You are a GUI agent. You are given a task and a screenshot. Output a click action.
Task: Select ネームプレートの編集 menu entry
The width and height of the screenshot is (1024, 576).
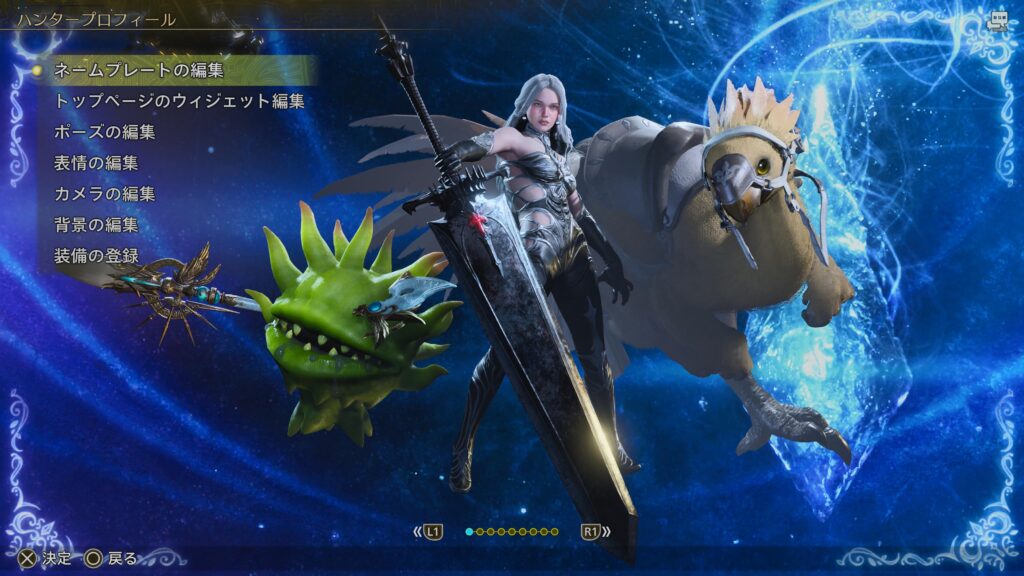[x=139, y=70]
